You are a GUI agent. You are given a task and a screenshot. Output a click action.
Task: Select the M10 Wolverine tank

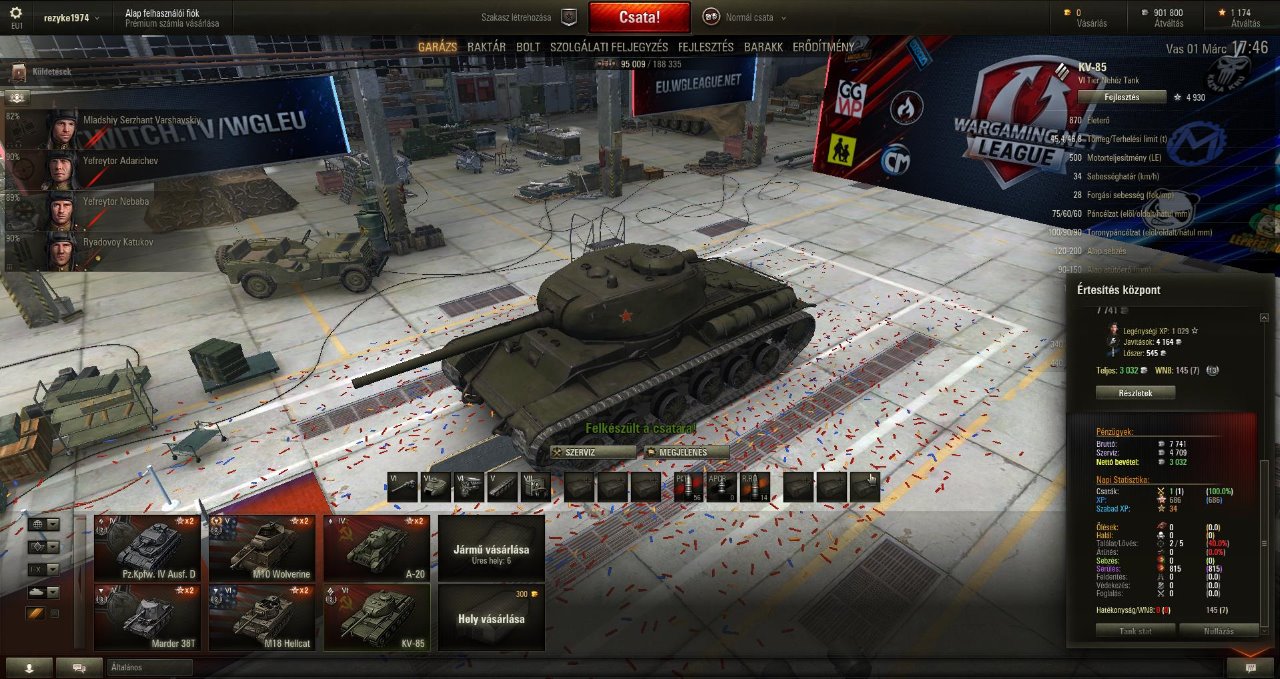[x=262, y=548]
